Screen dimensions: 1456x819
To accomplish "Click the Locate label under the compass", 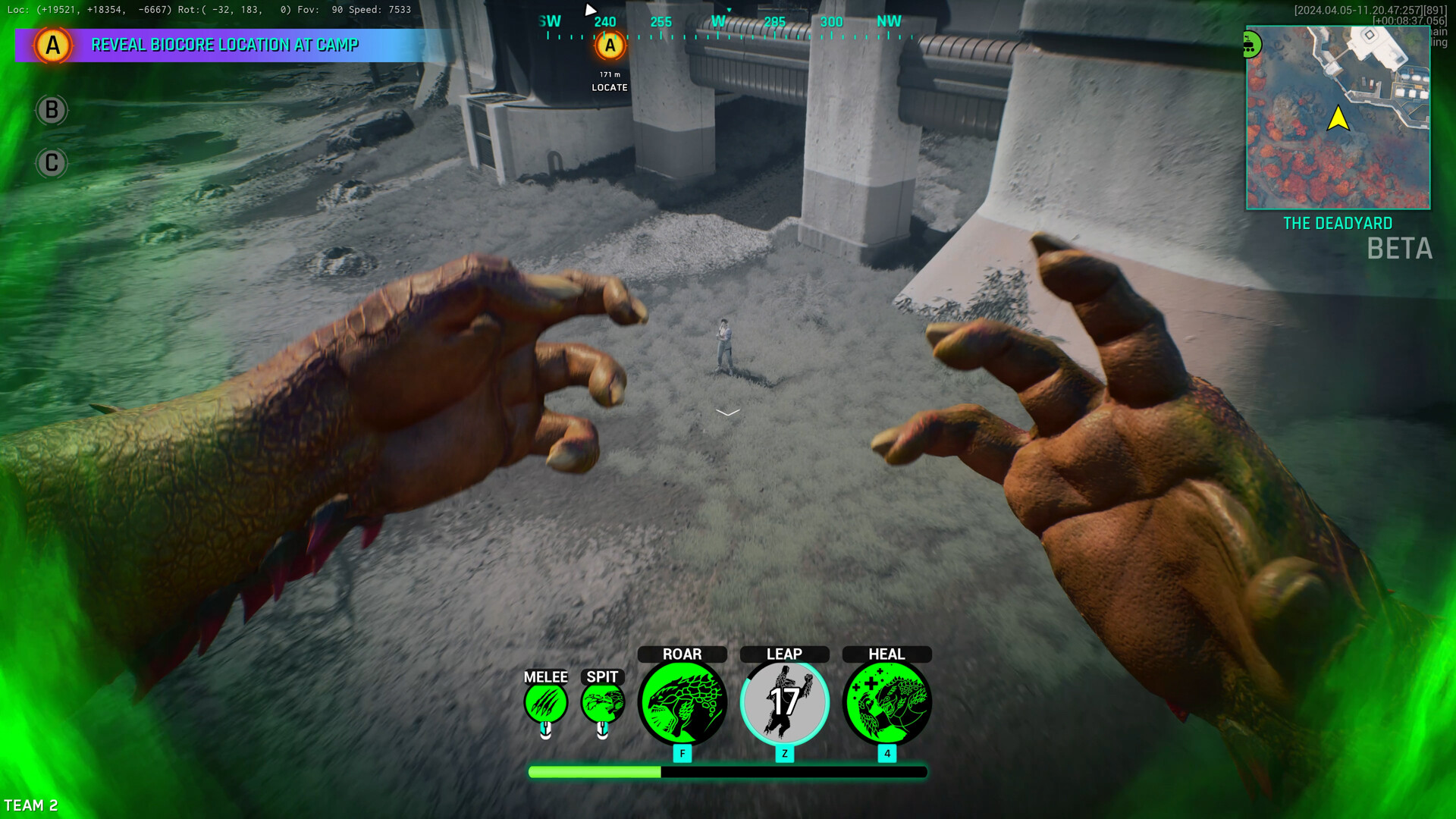I will (x=609, y=86).
